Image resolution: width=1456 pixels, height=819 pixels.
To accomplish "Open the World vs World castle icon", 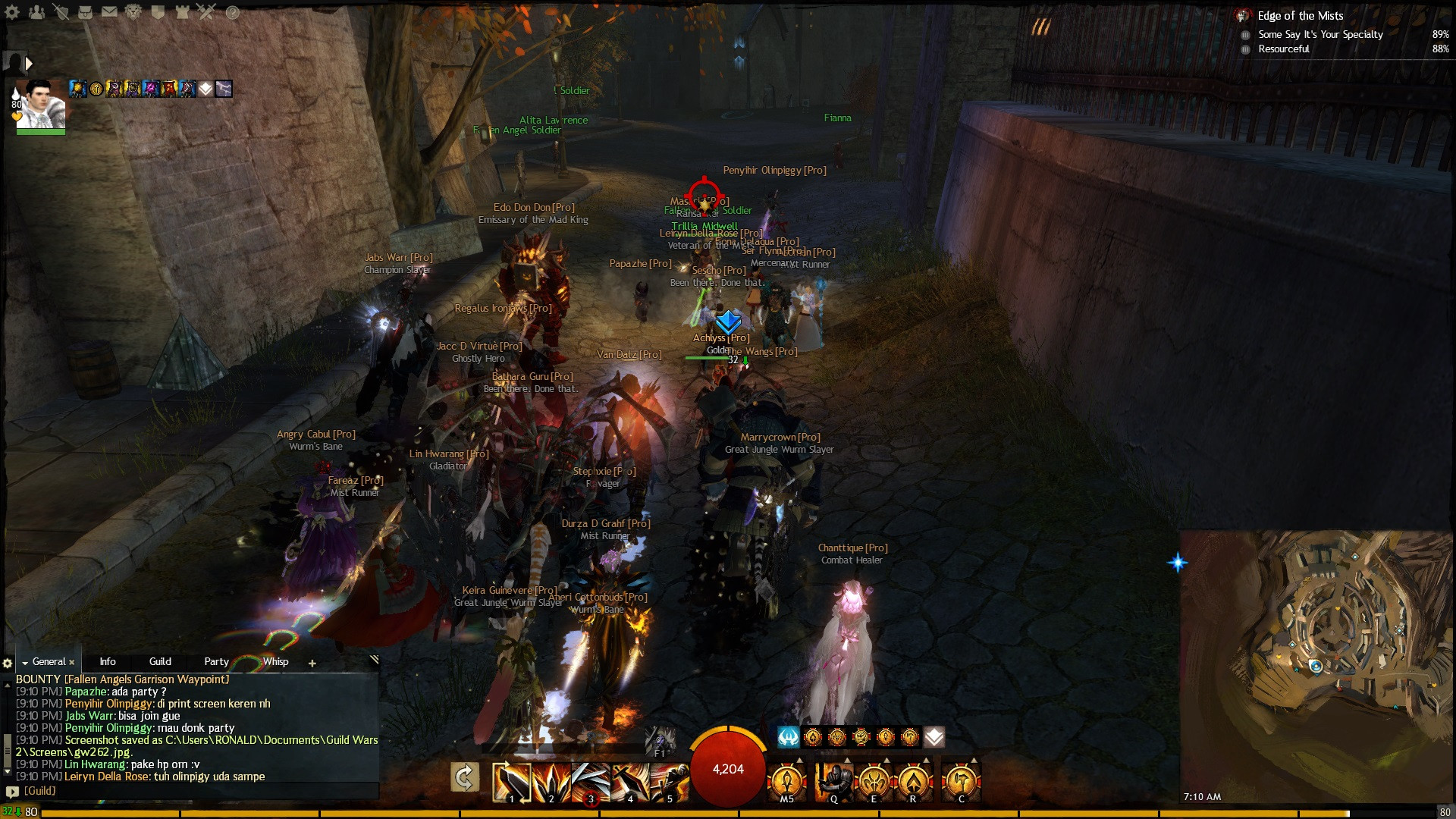I will click(182, 12).
